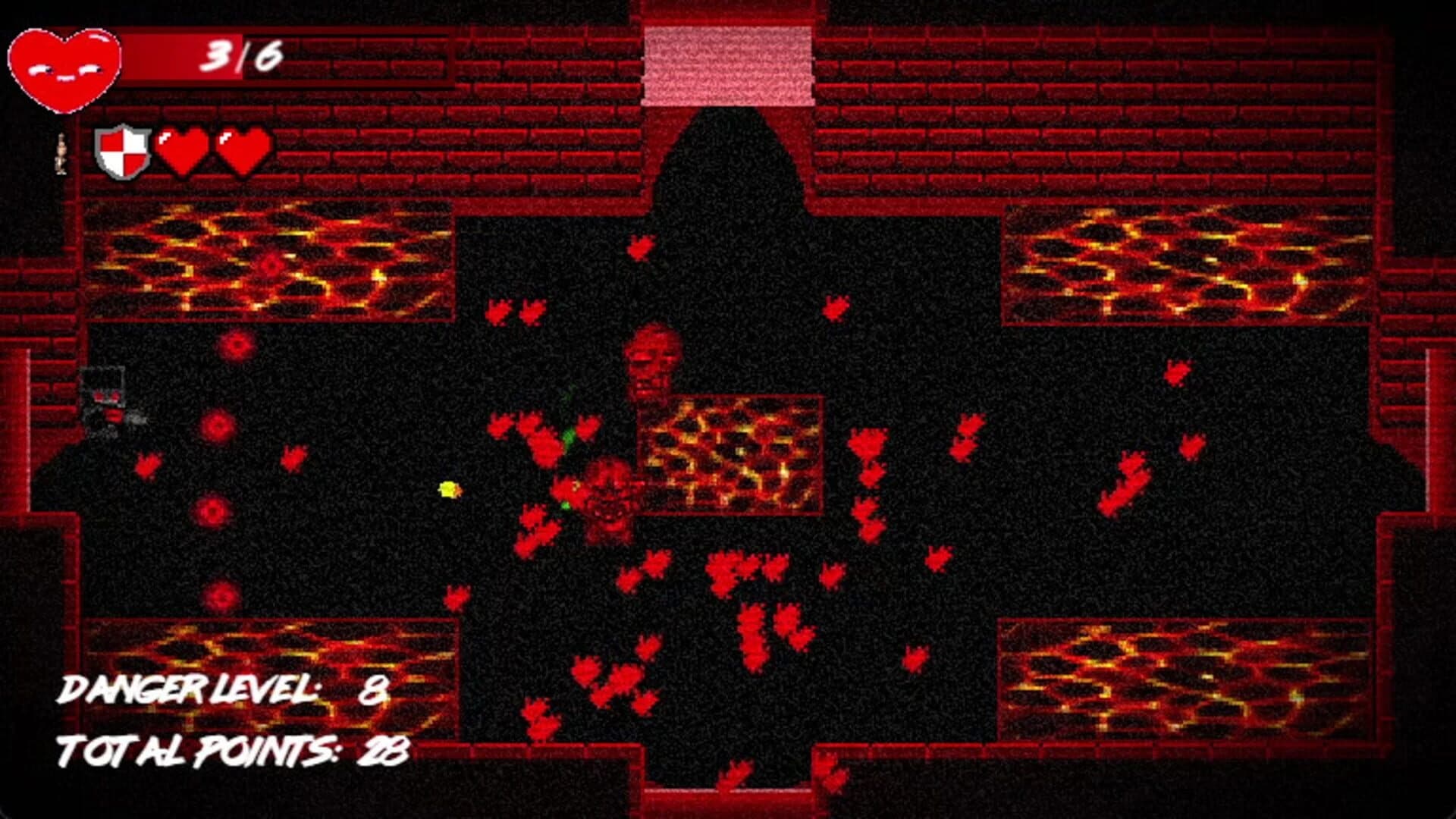Viewport: 1456px width, 819px height.
Task: Click the smiling heart health icon
Action: point(64,64)
